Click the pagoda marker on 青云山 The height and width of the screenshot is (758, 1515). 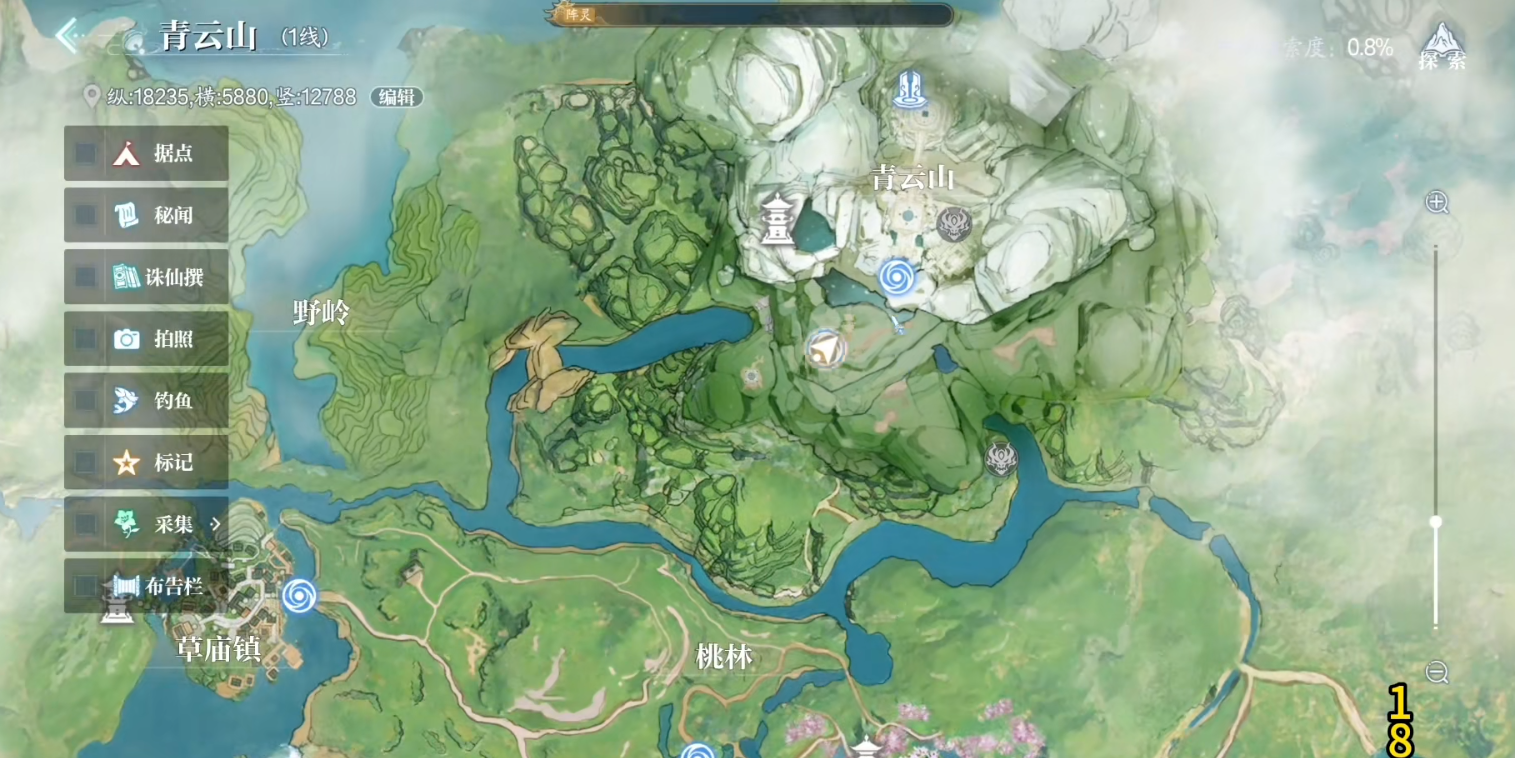coord(776,219)
